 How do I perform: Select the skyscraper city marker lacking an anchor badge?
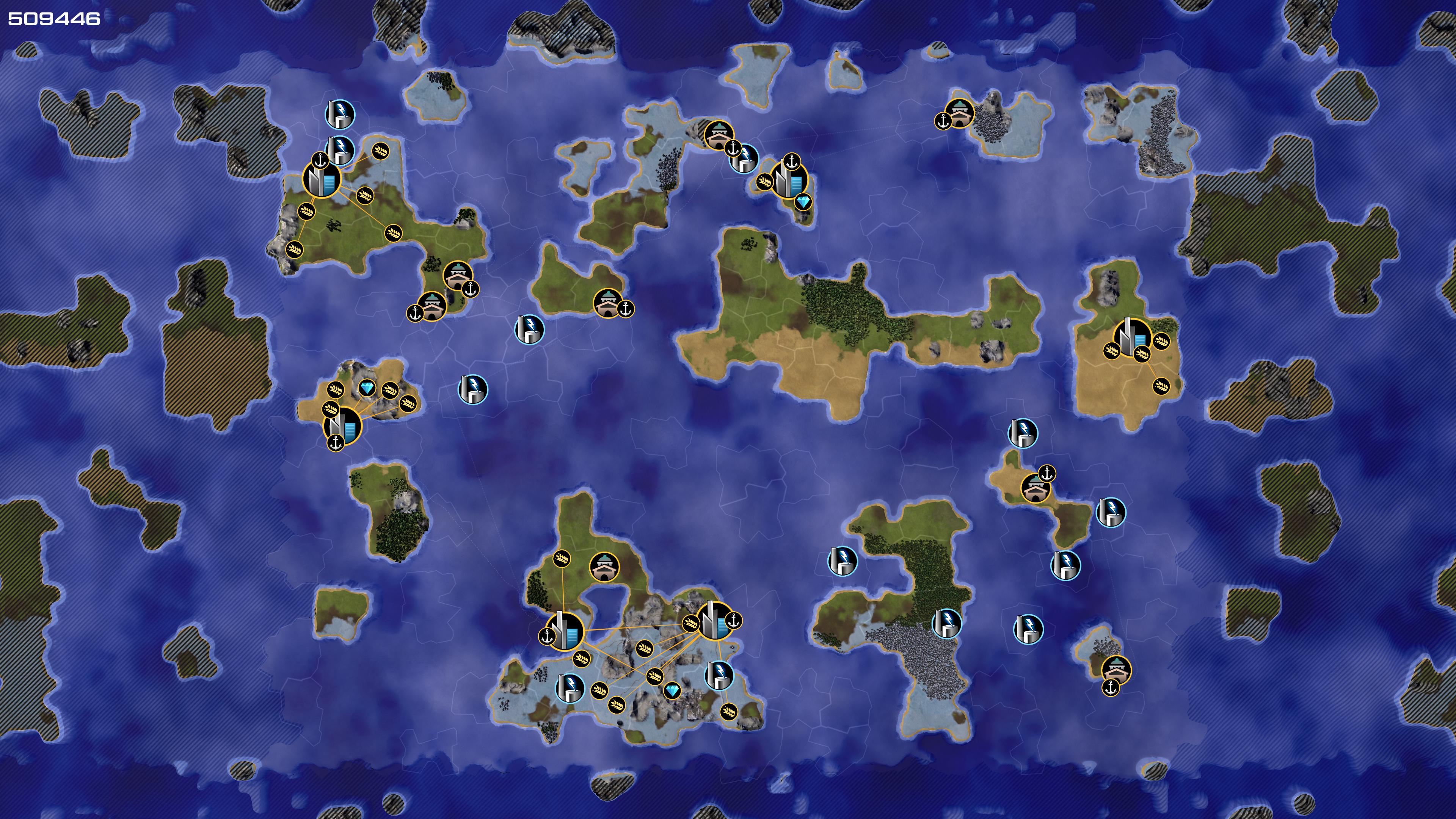1131,337
